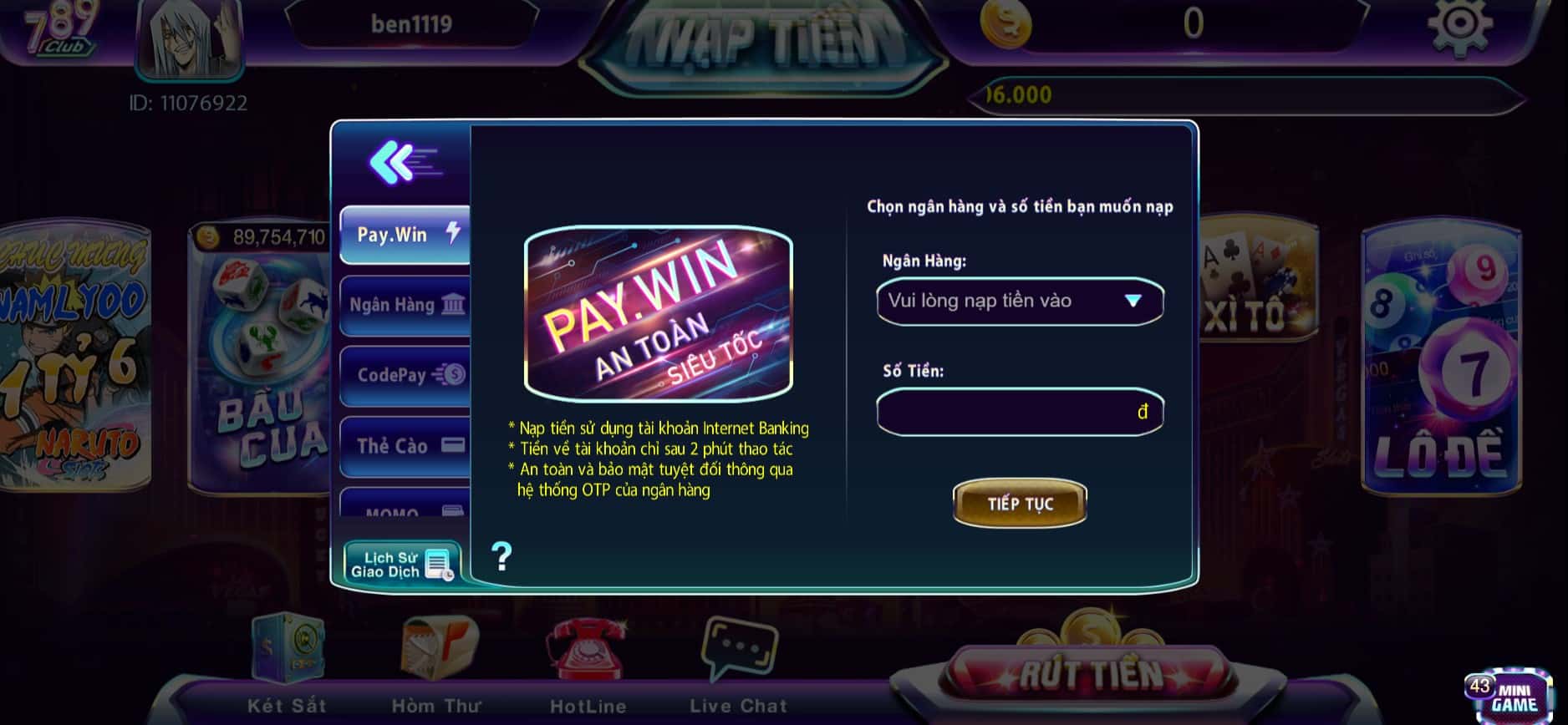
Task: Click the player avatar portrait
Action: tap(189, 38)
